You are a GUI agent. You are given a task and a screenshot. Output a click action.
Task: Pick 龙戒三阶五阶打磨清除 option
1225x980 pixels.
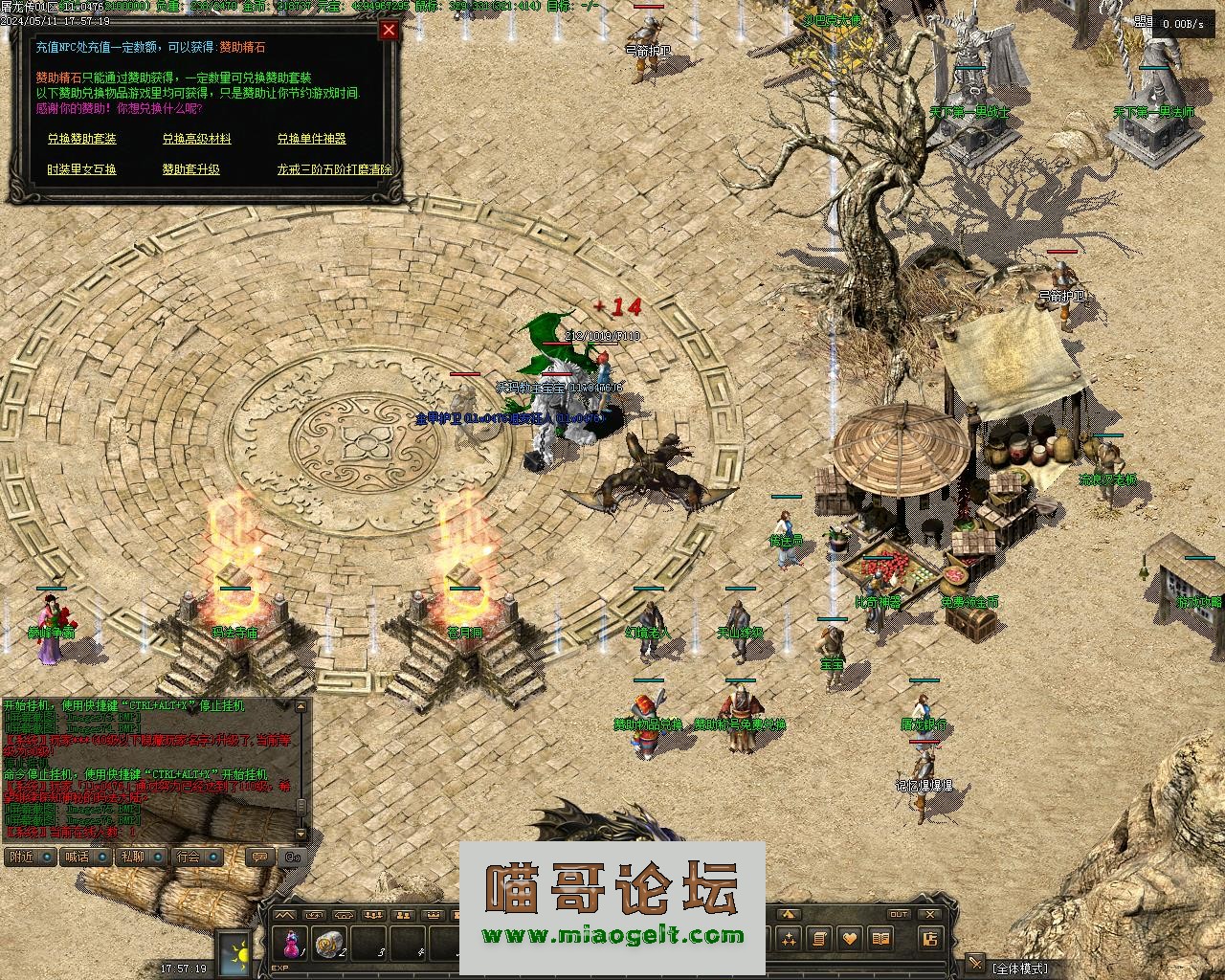click(334, 169)
